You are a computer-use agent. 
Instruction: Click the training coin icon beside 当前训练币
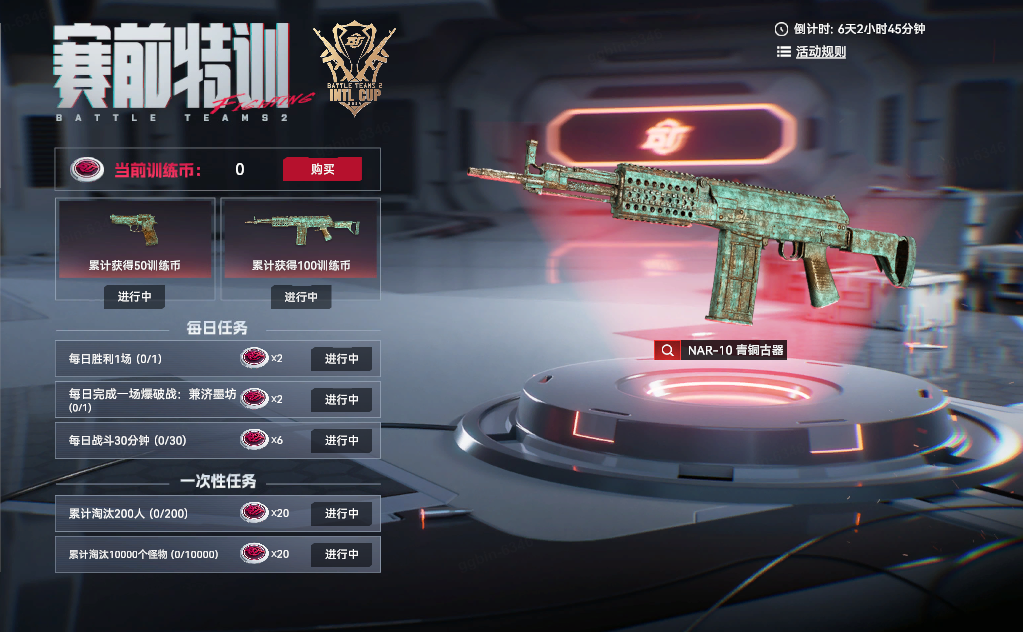[x=87, y=170]
